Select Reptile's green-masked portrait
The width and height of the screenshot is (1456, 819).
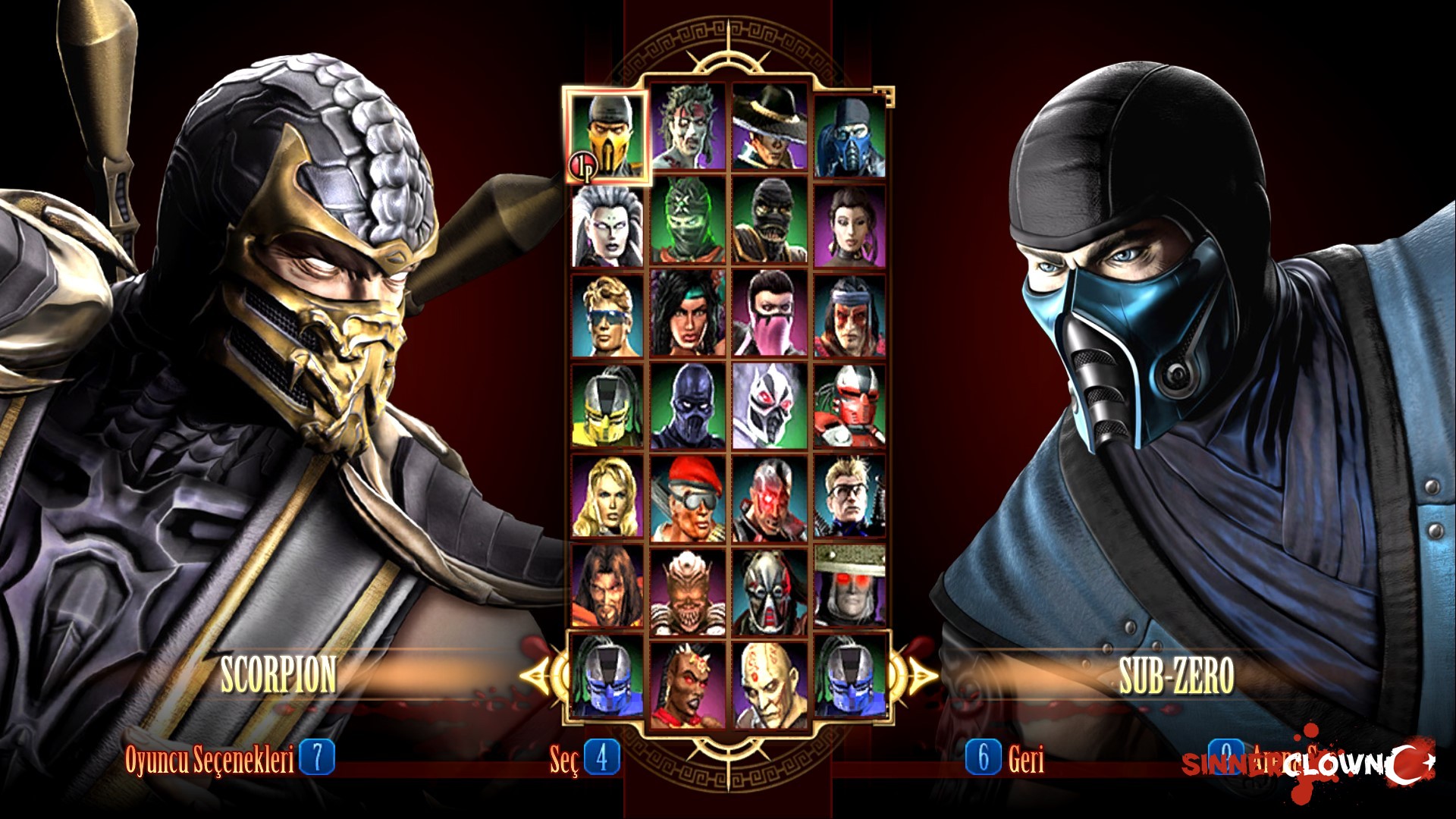689,224
